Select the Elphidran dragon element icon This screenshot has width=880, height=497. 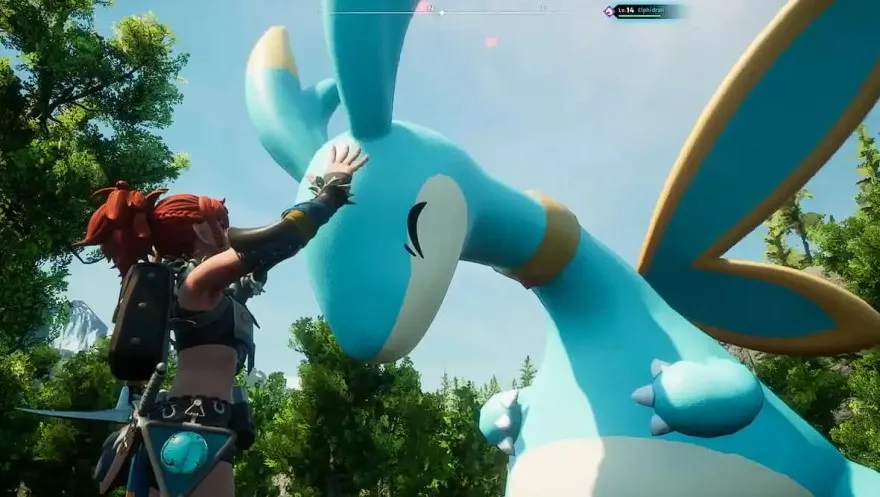(x=608, y=11)
